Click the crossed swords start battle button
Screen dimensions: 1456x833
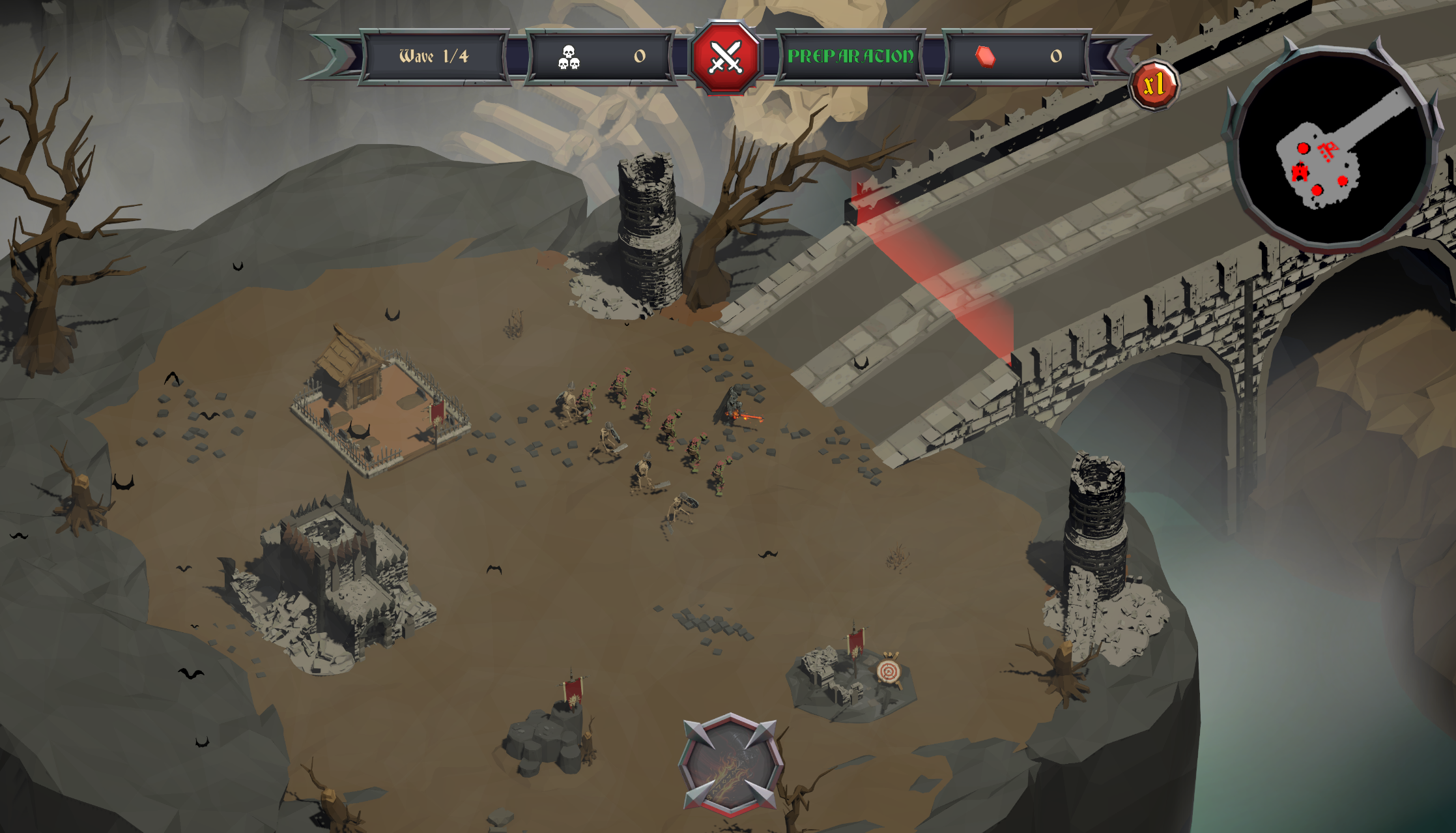click(725, 57)
